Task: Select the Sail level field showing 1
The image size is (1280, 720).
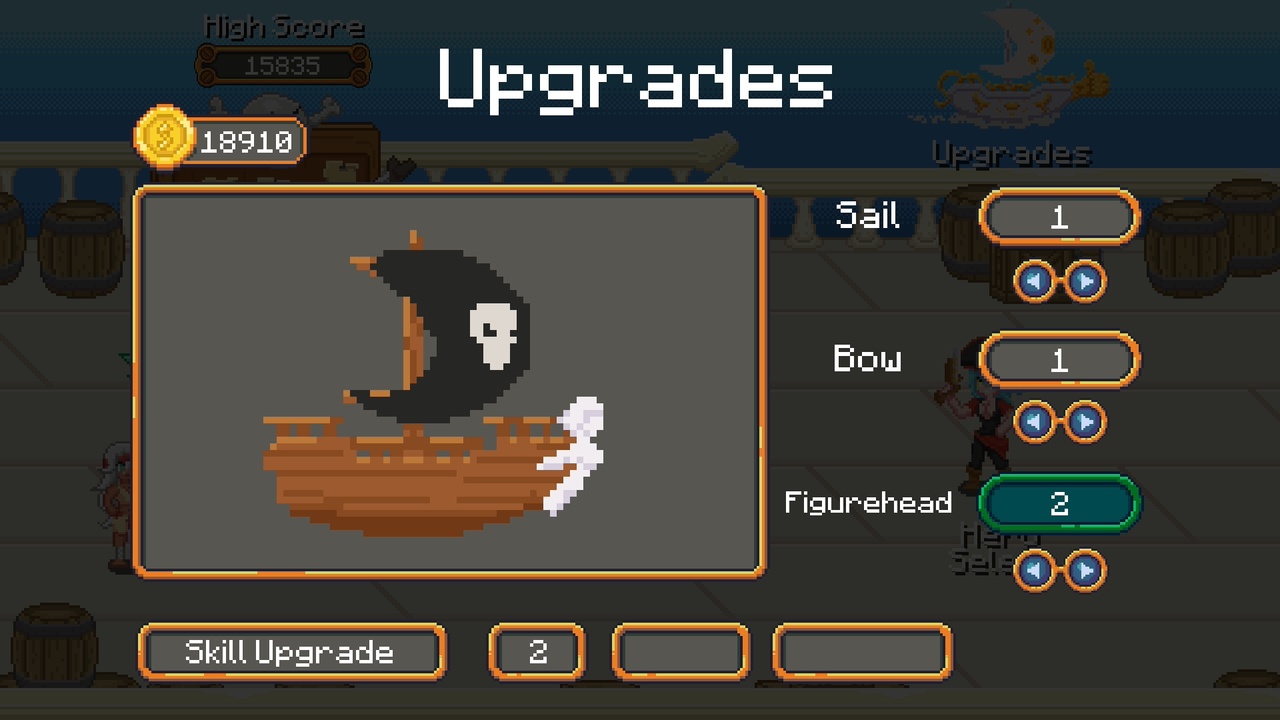Action: [x=1060, y=216]
